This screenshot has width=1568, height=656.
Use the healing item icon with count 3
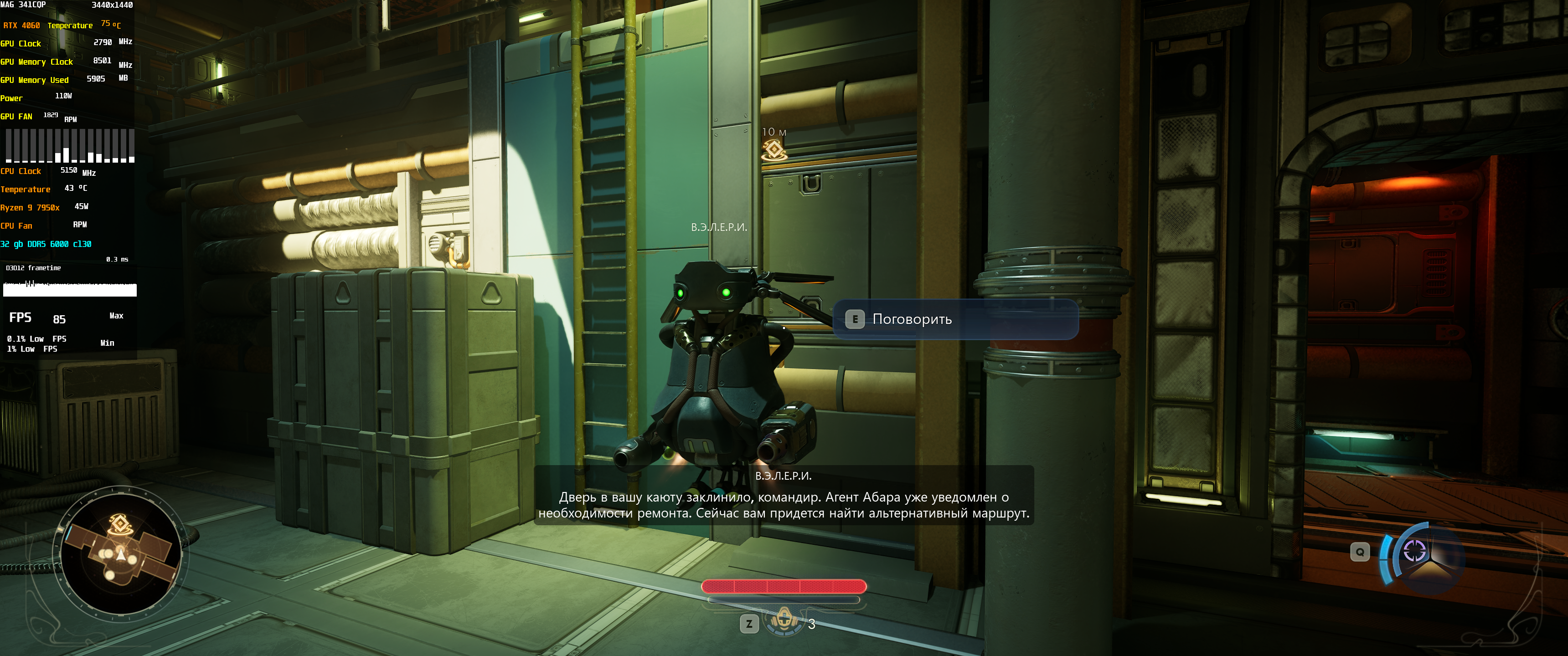(x=784, y=621)
